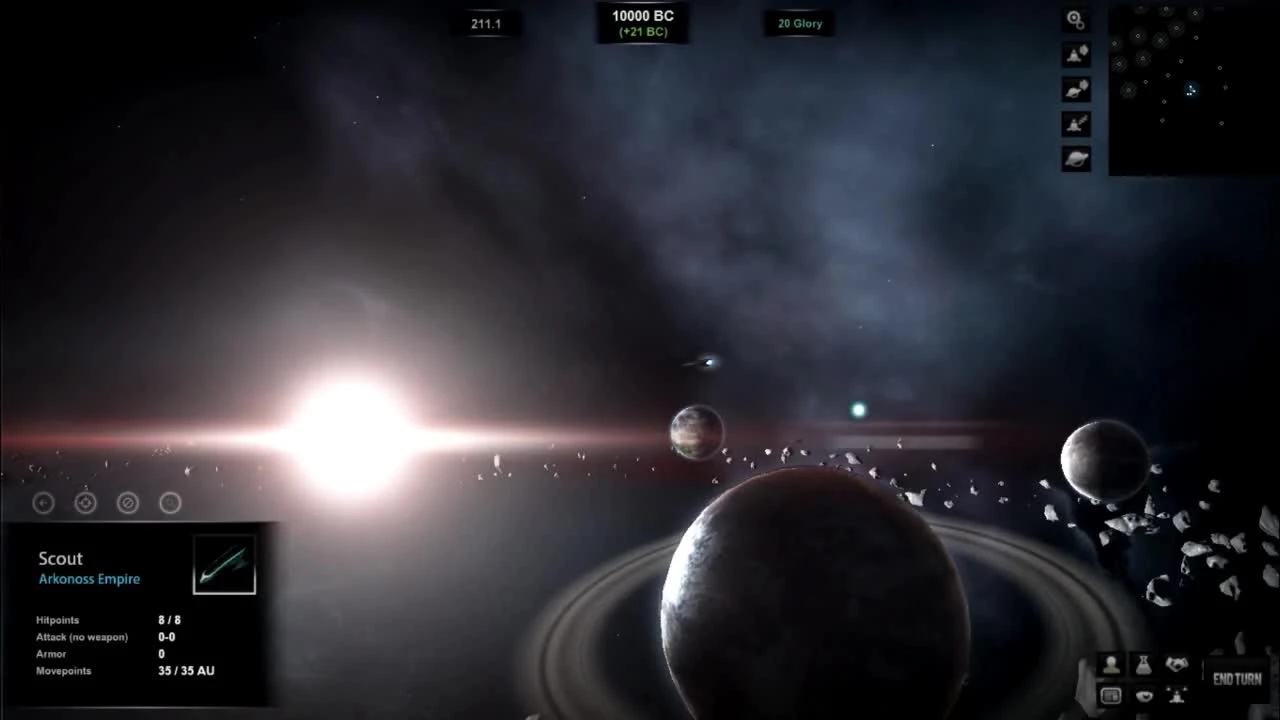Click the 20 Glory counter at the top
1280x720 pixels.
tap(799, 23)
